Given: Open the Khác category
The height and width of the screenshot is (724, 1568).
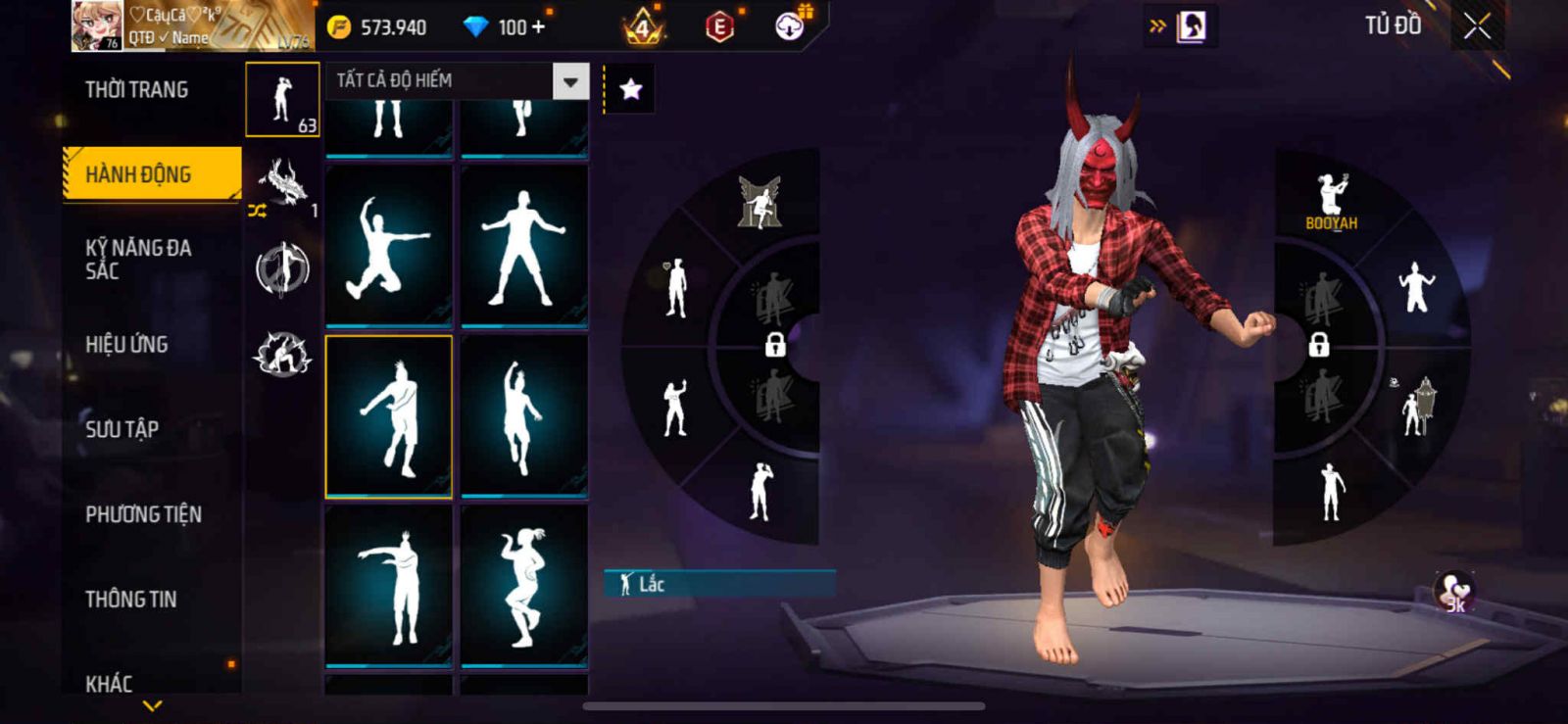Looking at the screenshot, I should pos(109,682).
